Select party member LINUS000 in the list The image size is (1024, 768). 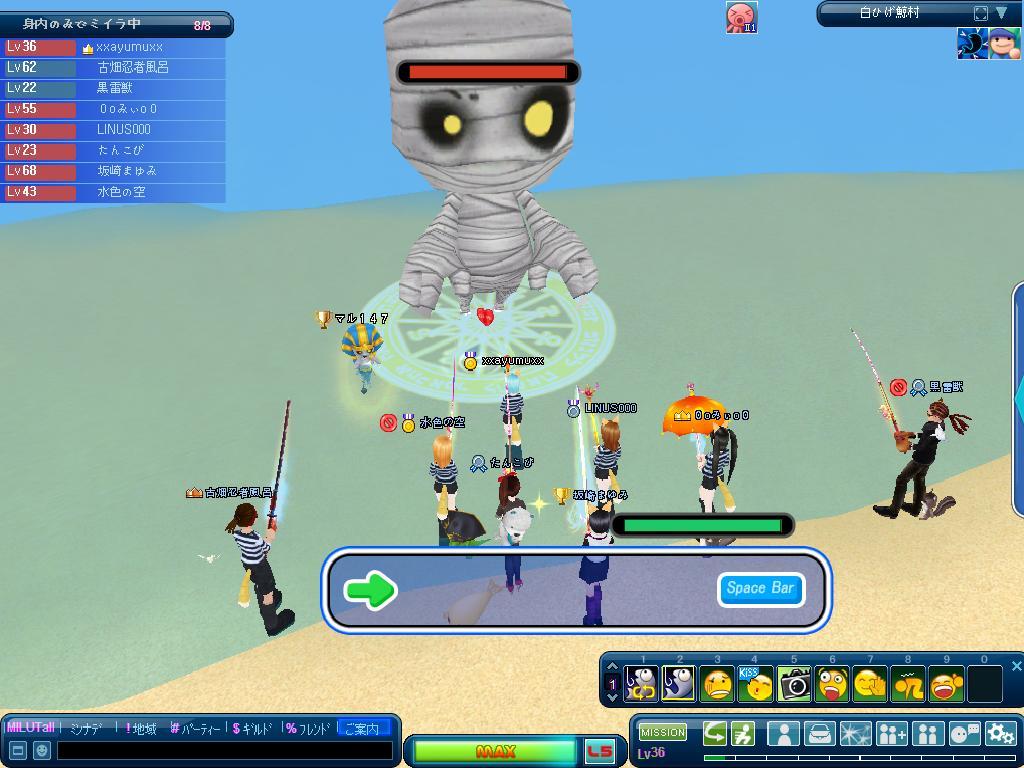[x=124, y=129]
